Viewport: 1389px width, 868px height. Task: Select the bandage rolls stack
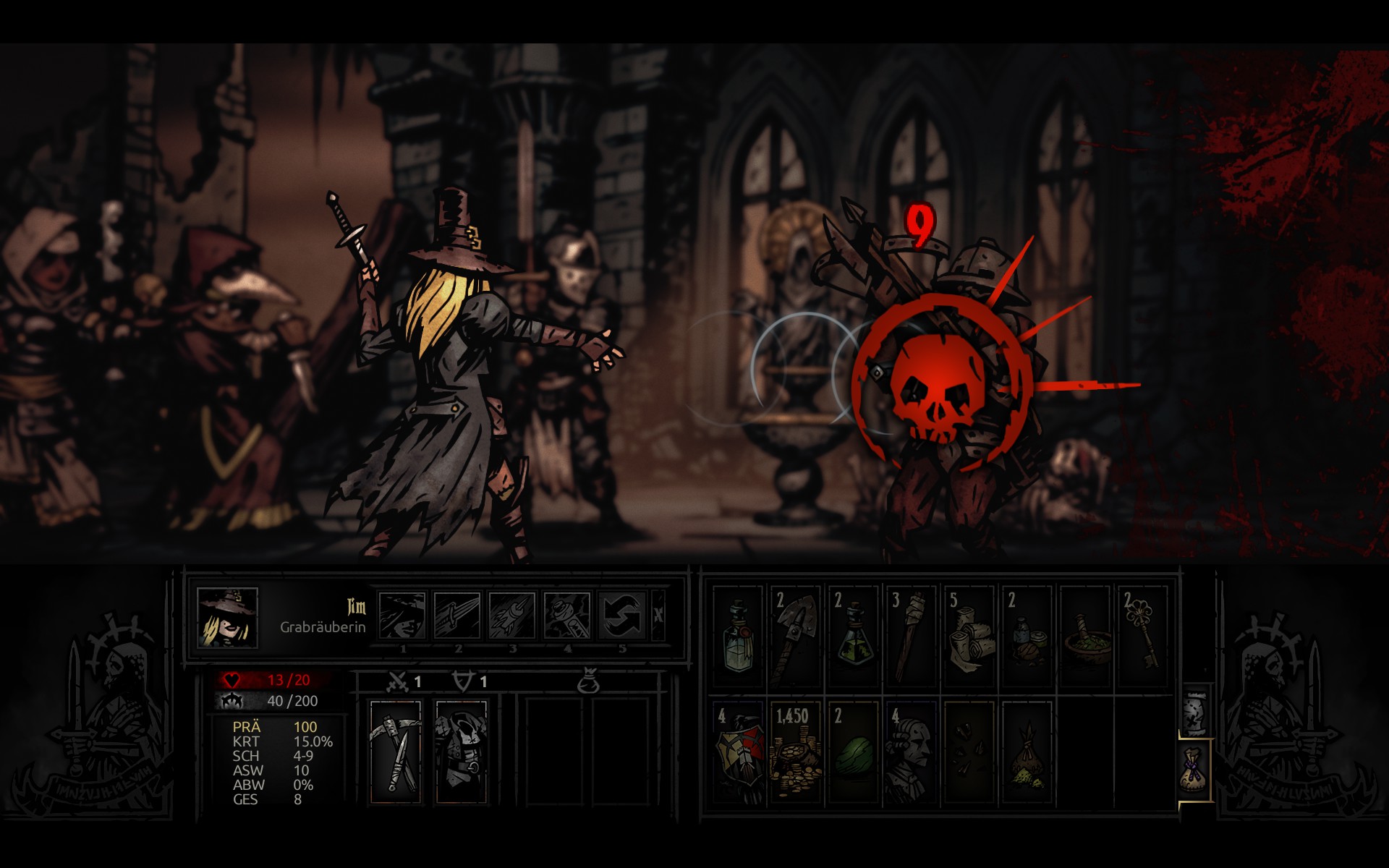969,637
